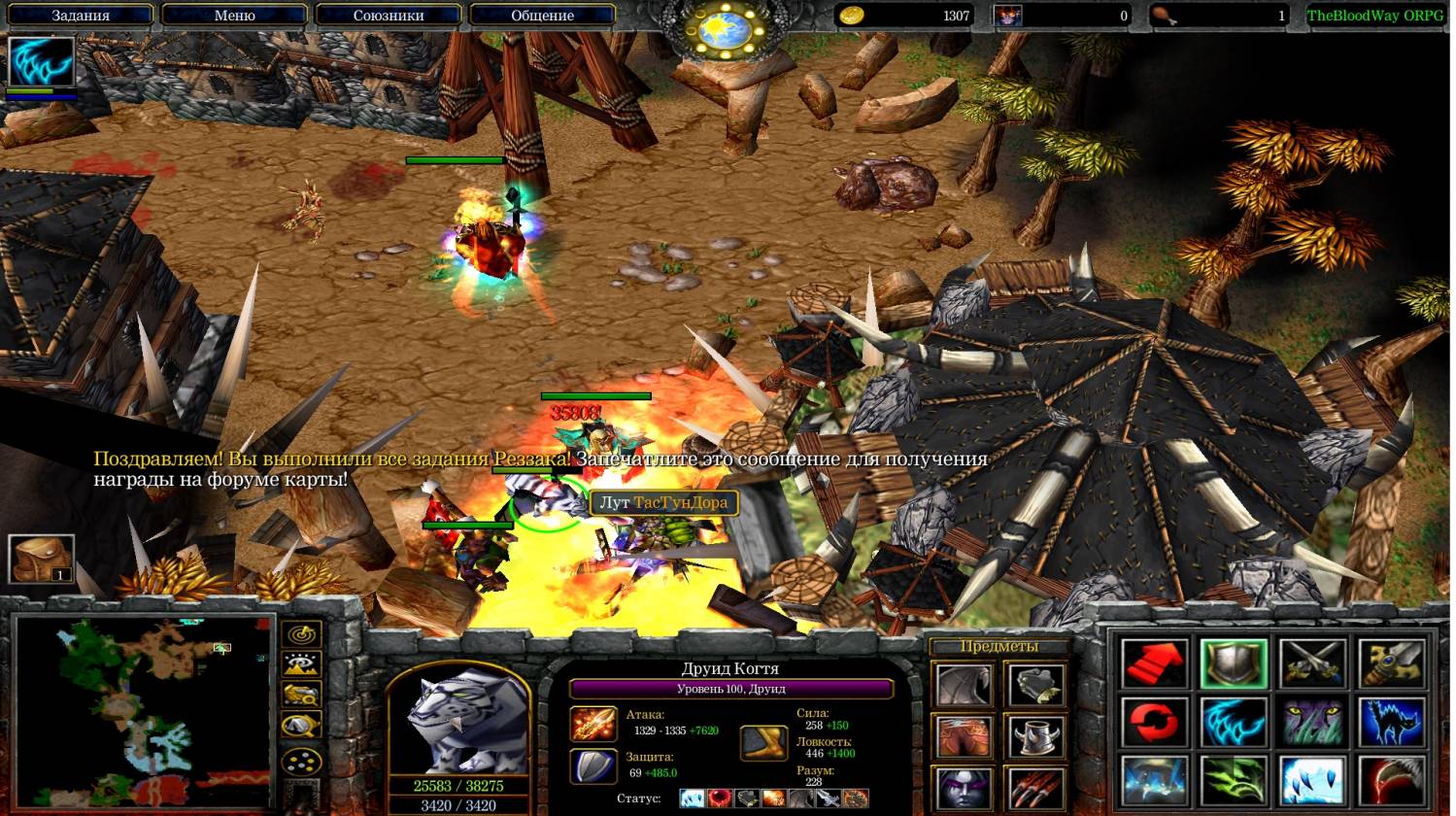Screen dimensions: 1456x816
Task: Use the arched black cat ability
Action: (x=1392, y=723)
